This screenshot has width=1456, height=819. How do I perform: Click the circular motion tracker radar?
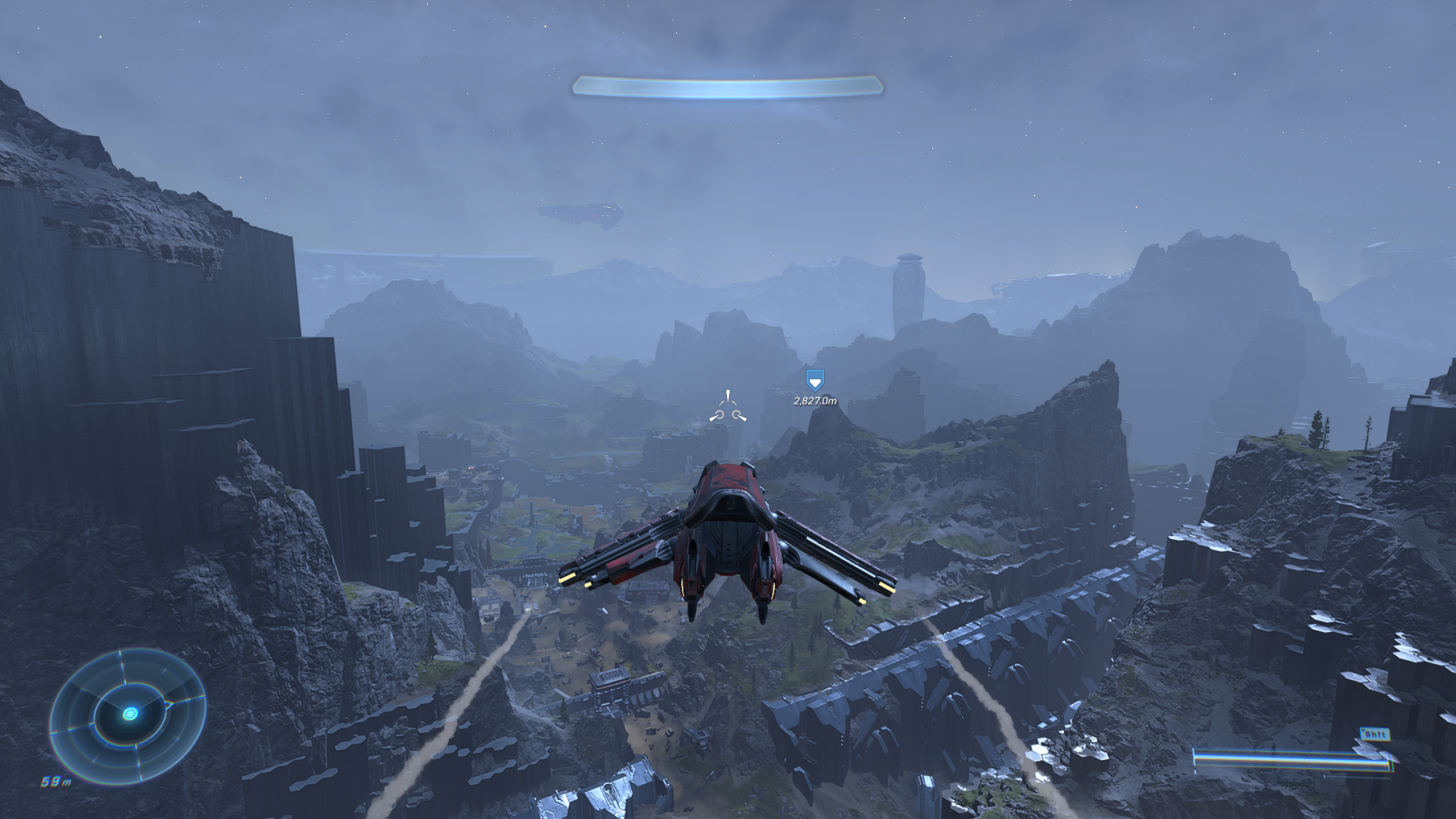[x=129, y=714]
